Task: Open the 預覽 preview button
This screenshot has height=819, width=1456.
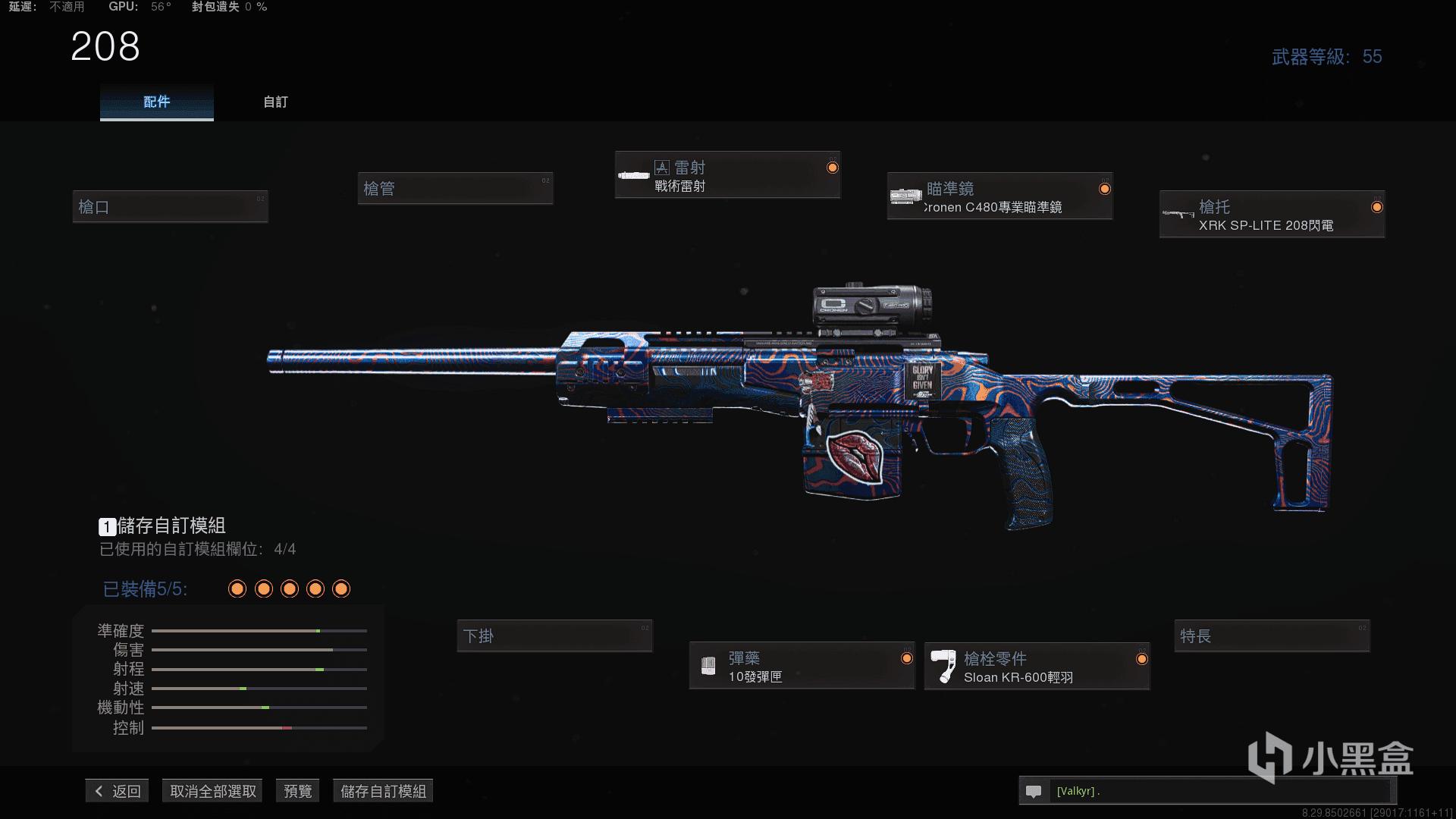Action: coord(297,791)
